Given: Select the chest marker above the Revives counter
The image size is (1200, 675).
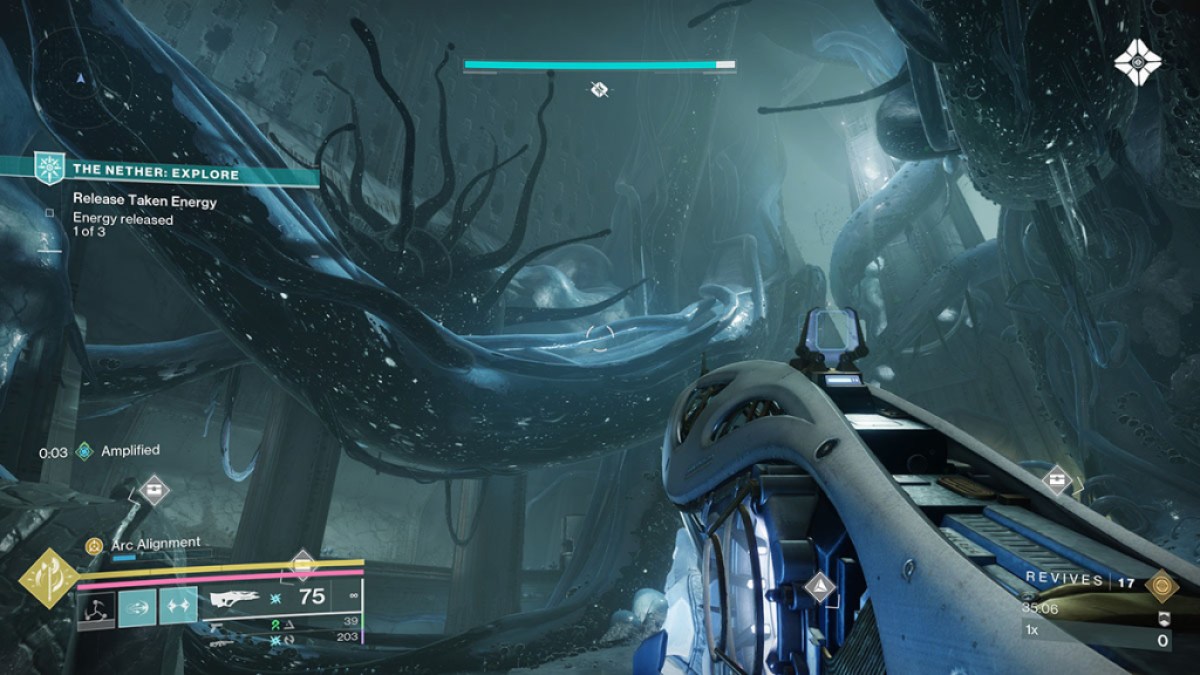Looking at the screenshot, I should (x=1057, y=480).
